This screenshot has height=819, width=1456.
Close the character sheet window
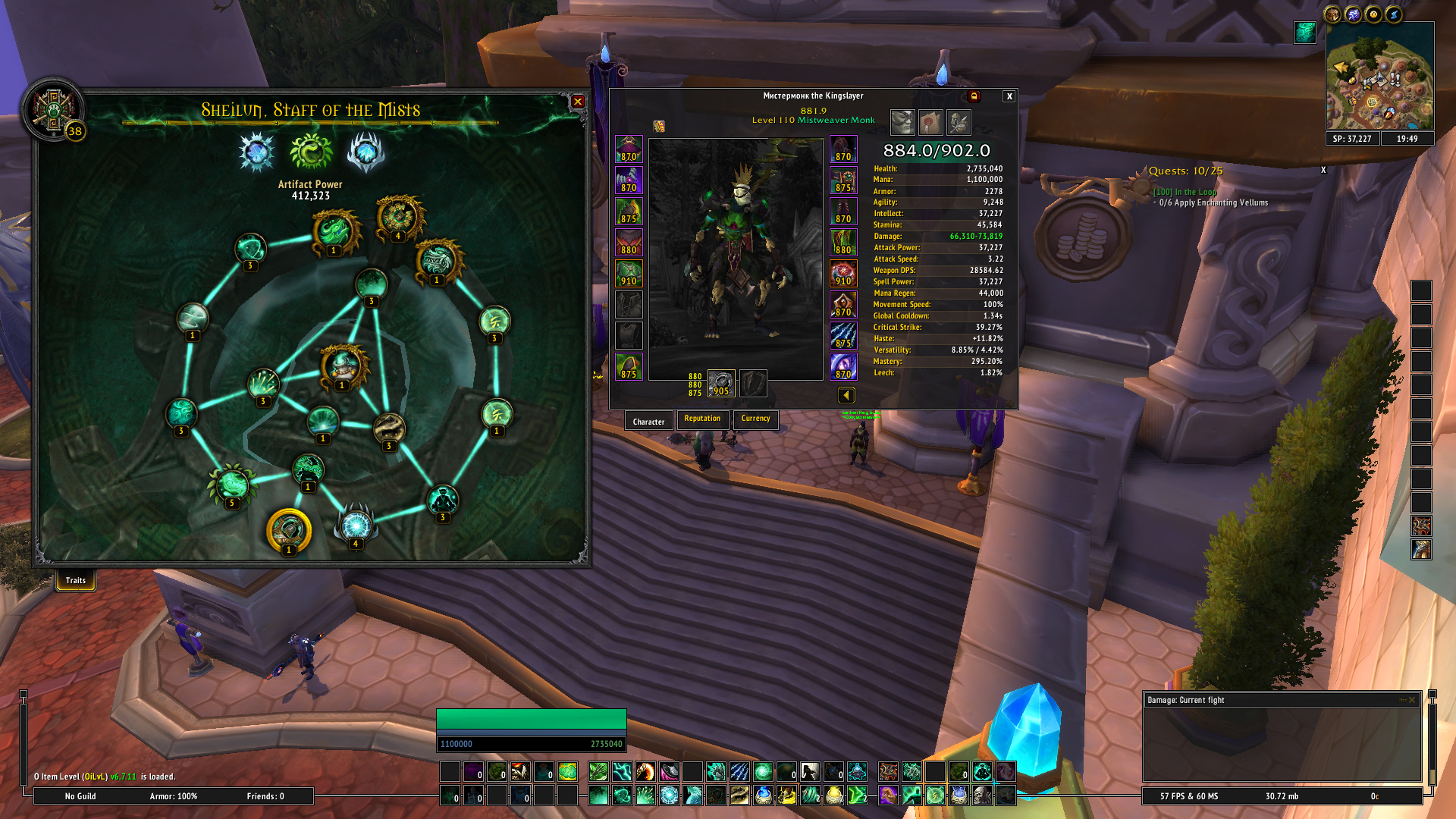click(1009, 96)
